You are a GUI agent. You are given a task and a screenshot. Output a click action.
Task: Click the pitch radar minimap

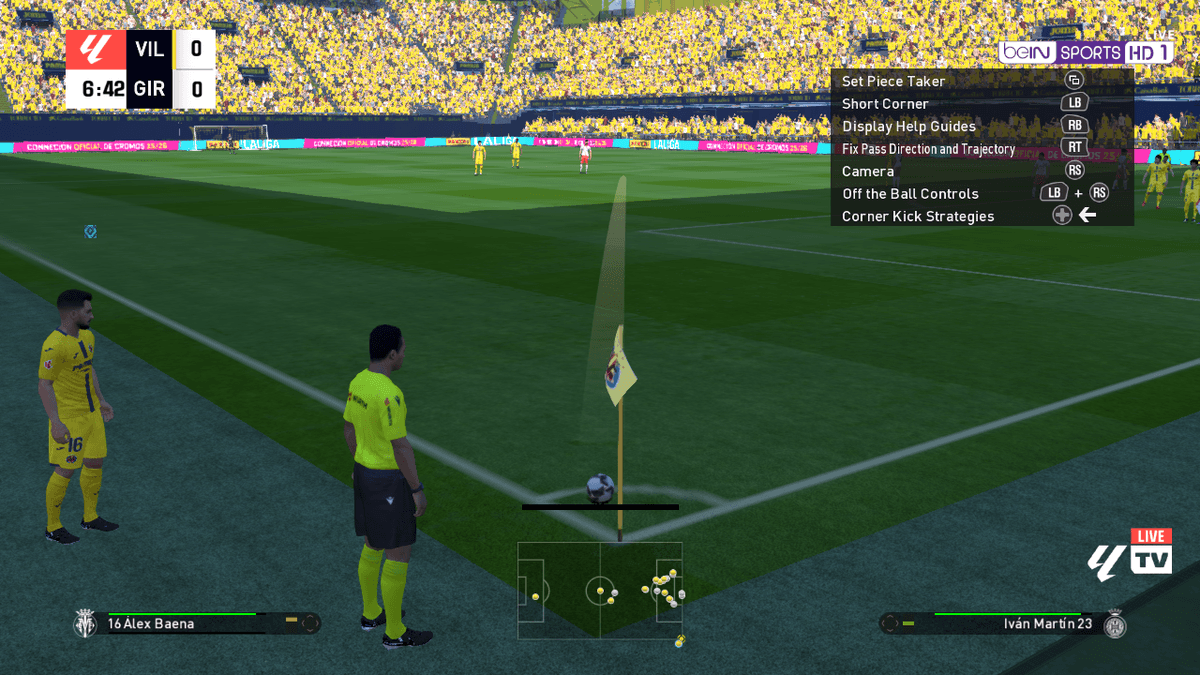[x=600, y=590]
